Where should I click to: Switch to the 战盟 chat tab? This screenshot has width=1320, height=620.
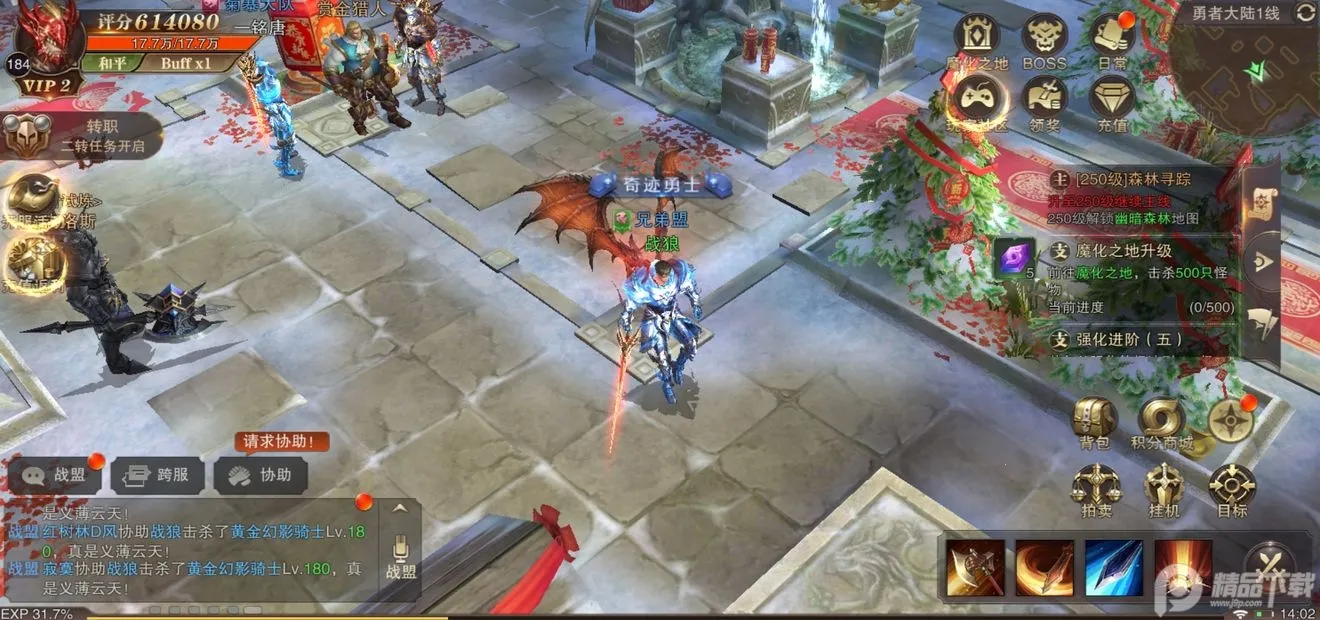click(58, 476)
